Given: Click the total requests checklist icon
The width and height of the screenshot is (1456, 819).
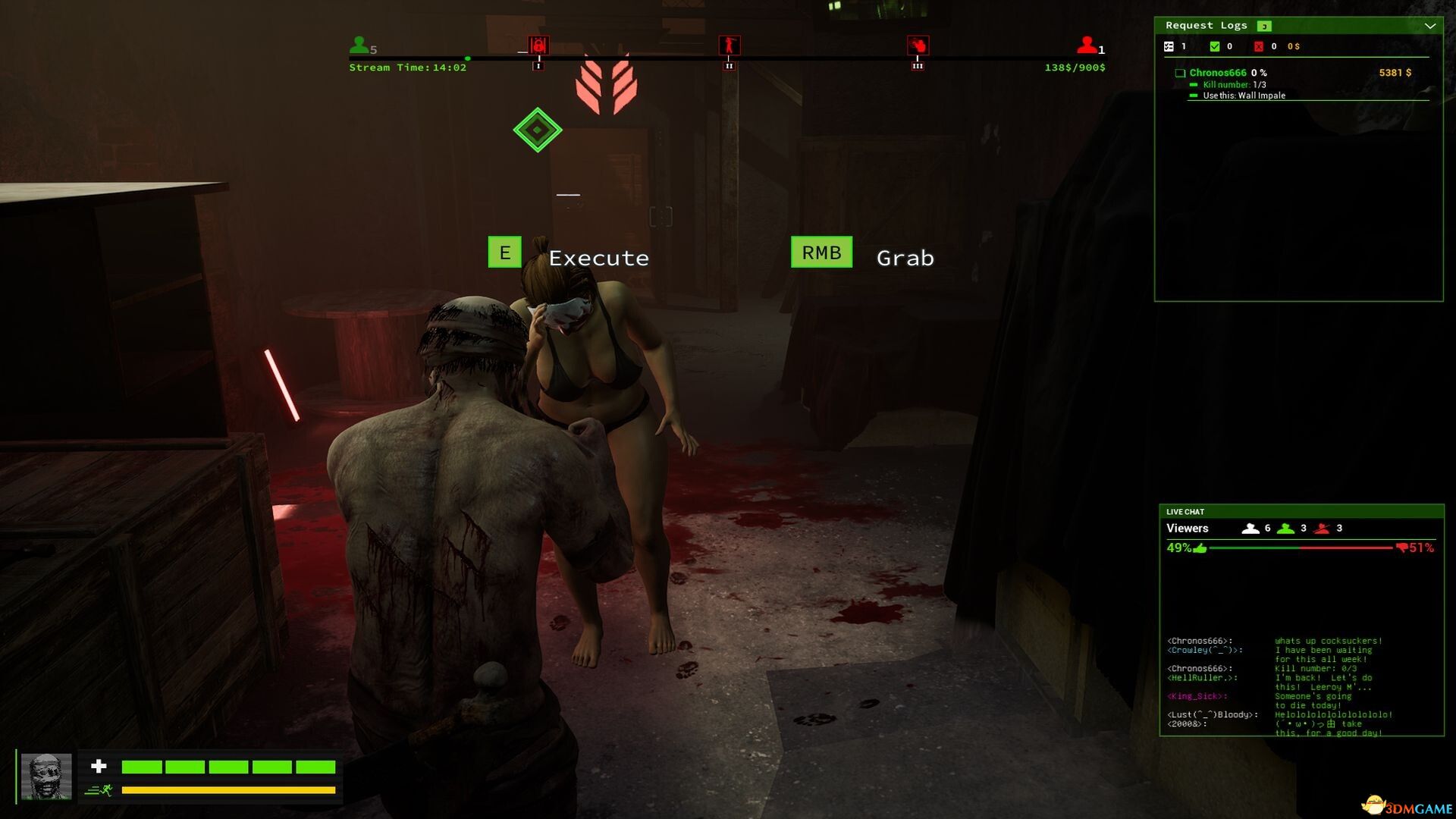Looking at the screenshot, I should coord(1169,47).
